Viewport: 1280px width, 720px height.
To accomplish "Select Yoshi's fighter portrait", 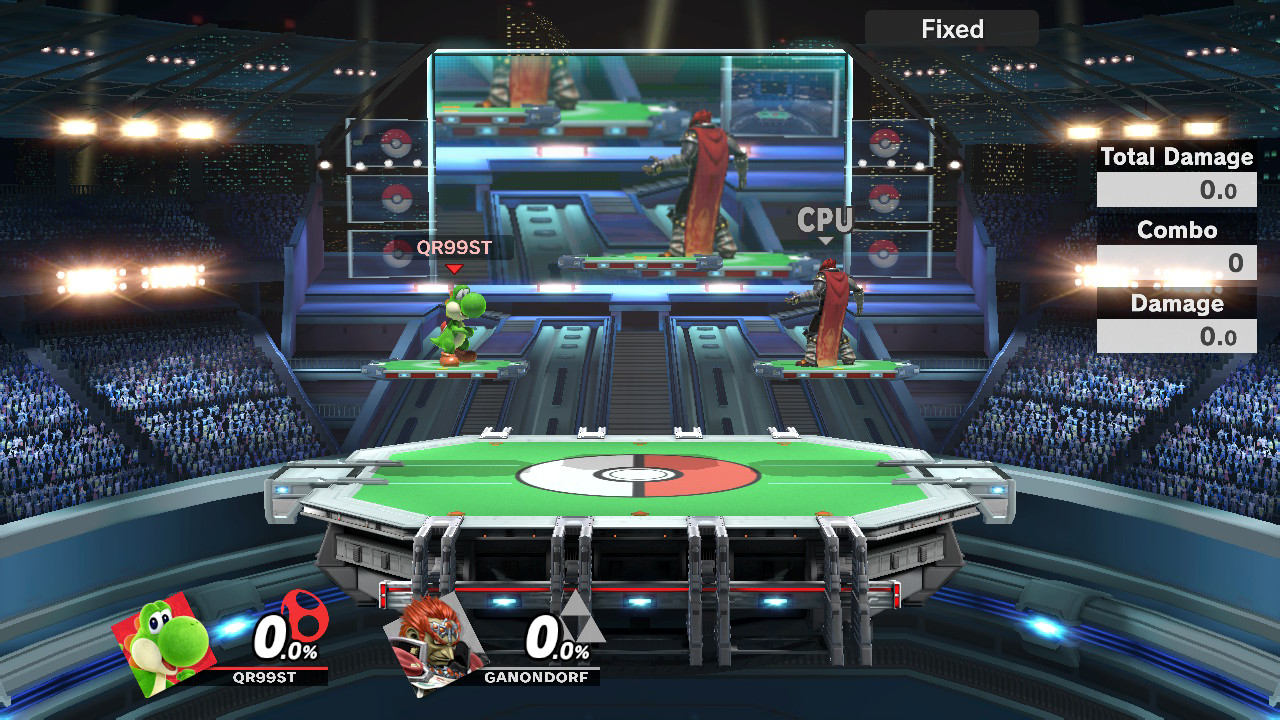I will (x=165, y=641).
